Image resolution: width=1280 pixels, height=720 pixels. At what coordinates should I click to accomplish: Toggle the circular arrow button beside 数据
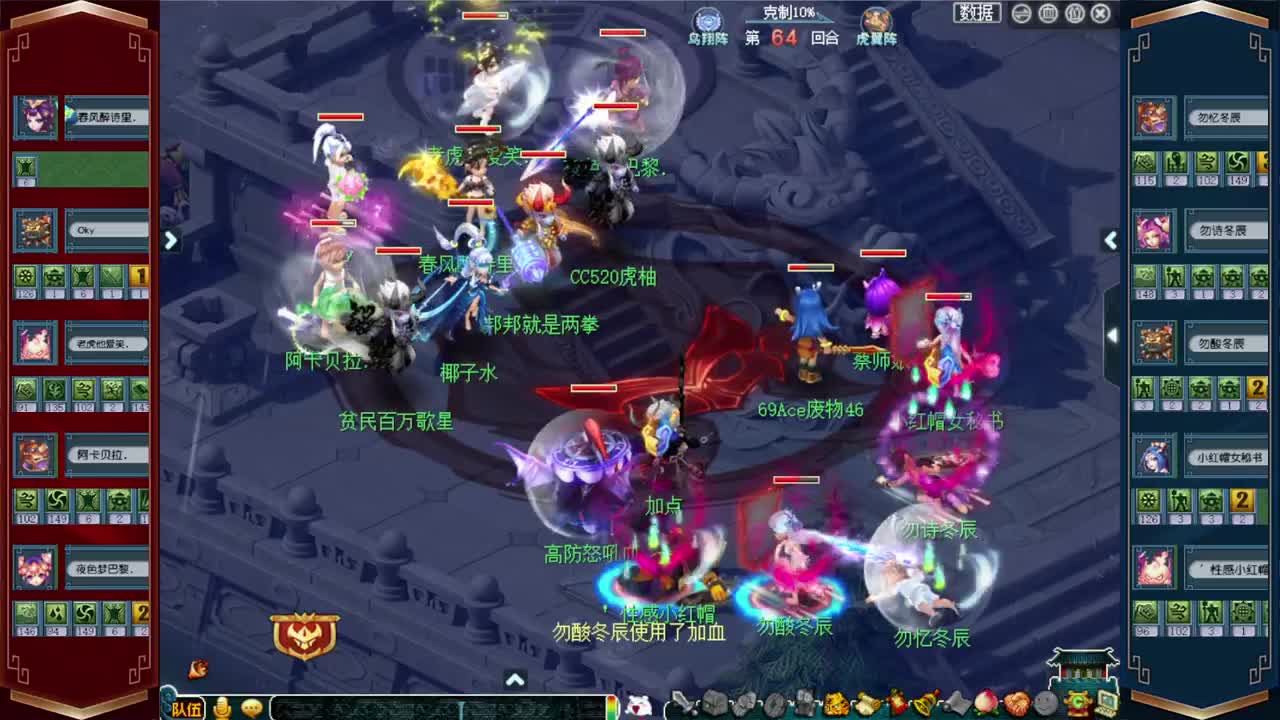(x=1021, y=13)
